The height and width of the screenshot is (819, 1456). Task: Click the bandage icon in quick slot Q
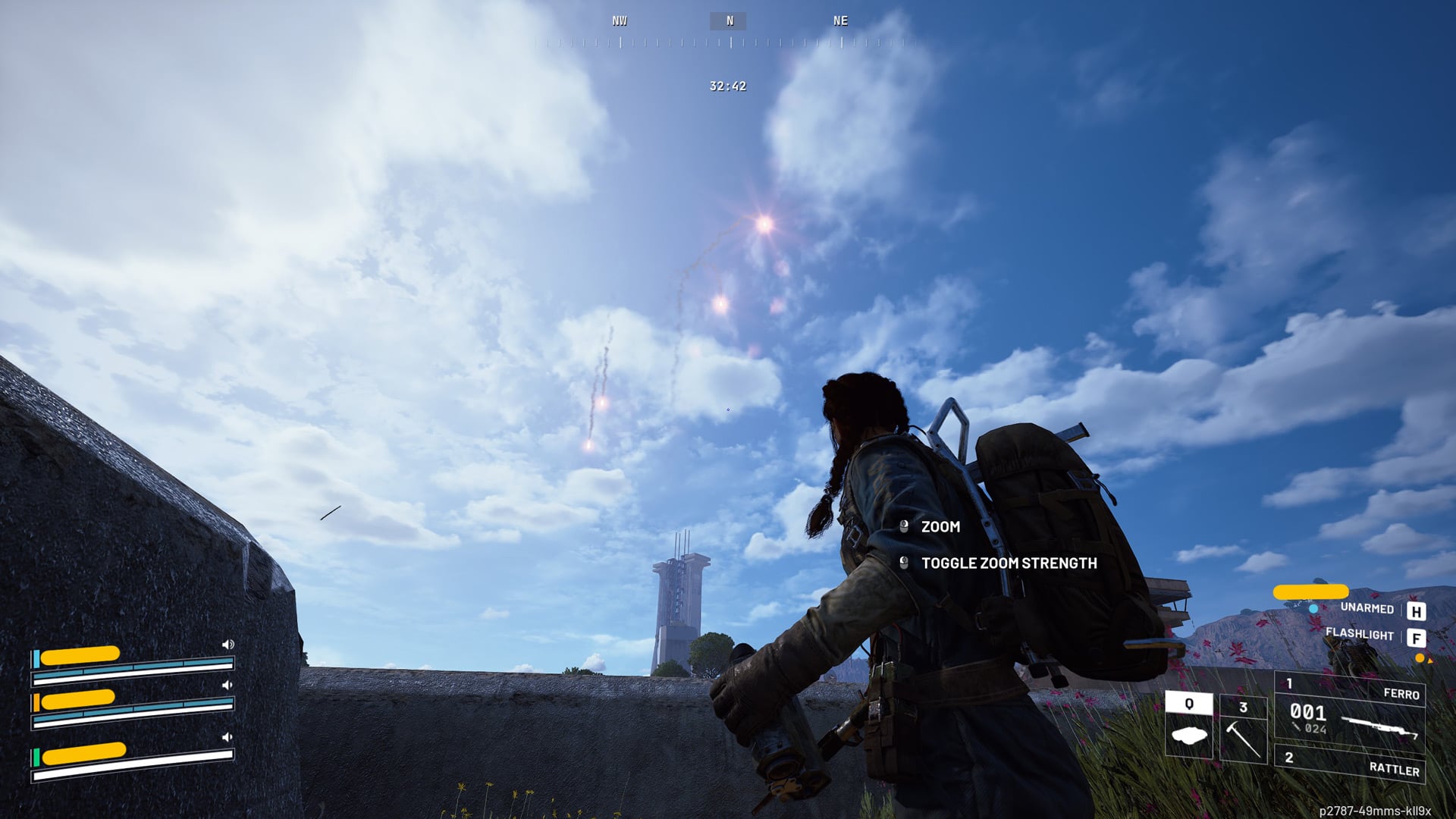coord(1189,734)
